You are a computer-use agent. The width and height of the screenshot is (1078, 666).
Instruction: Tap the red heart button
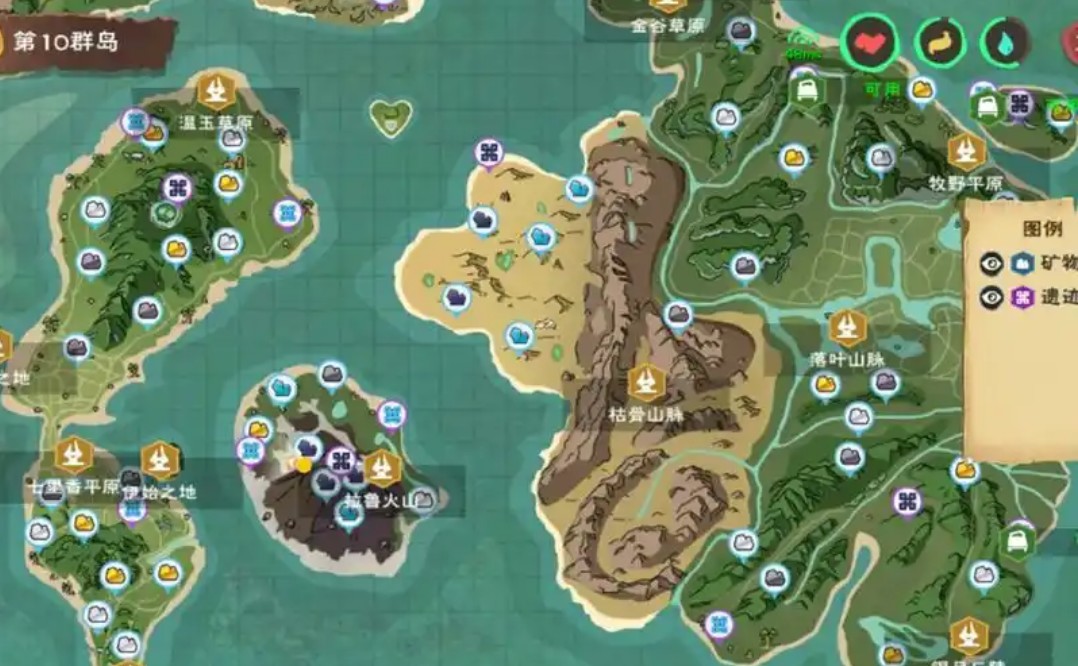click(x=869, y=42)
